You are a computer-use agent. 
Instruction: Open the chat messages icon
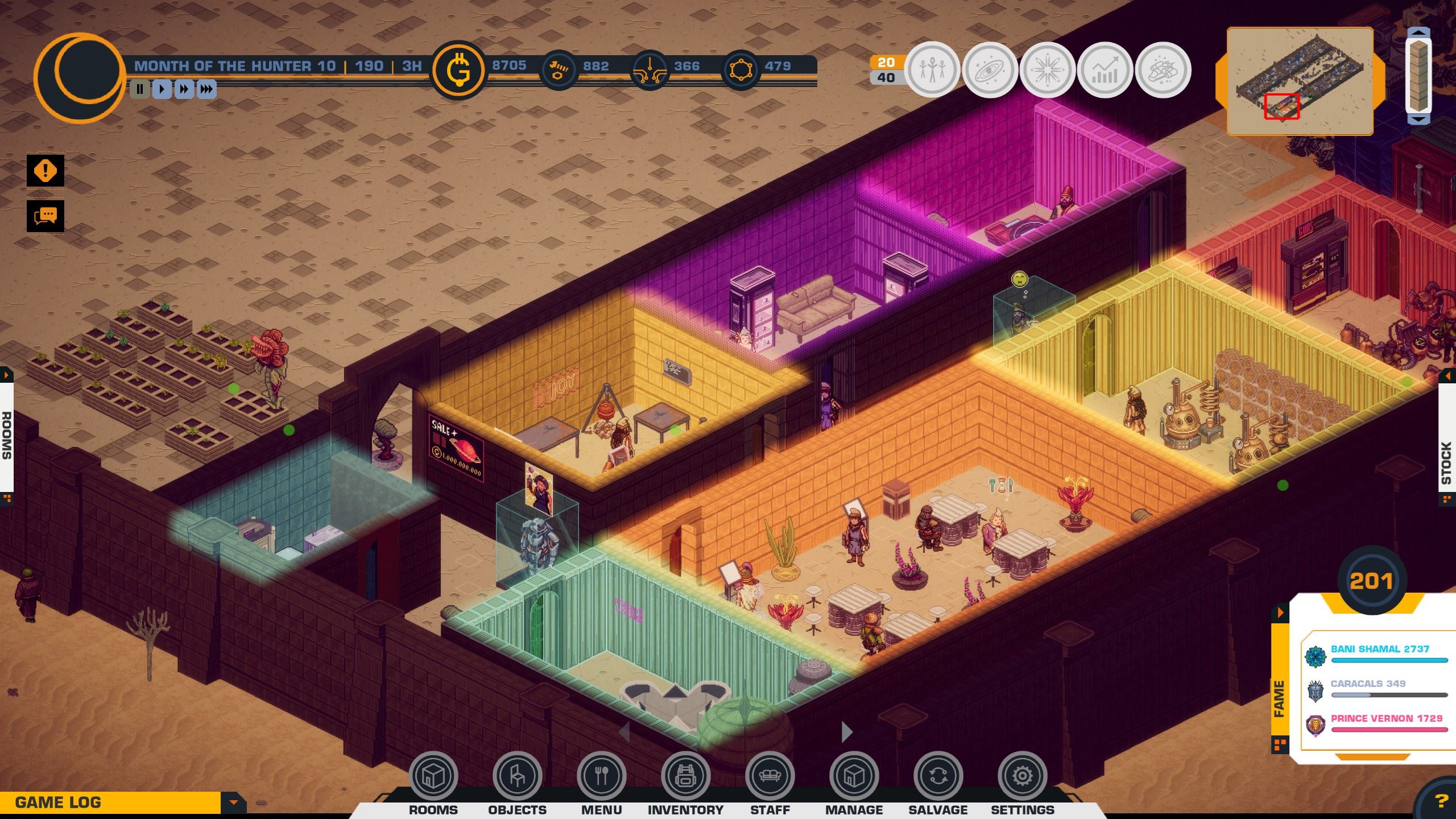(45, 216)
